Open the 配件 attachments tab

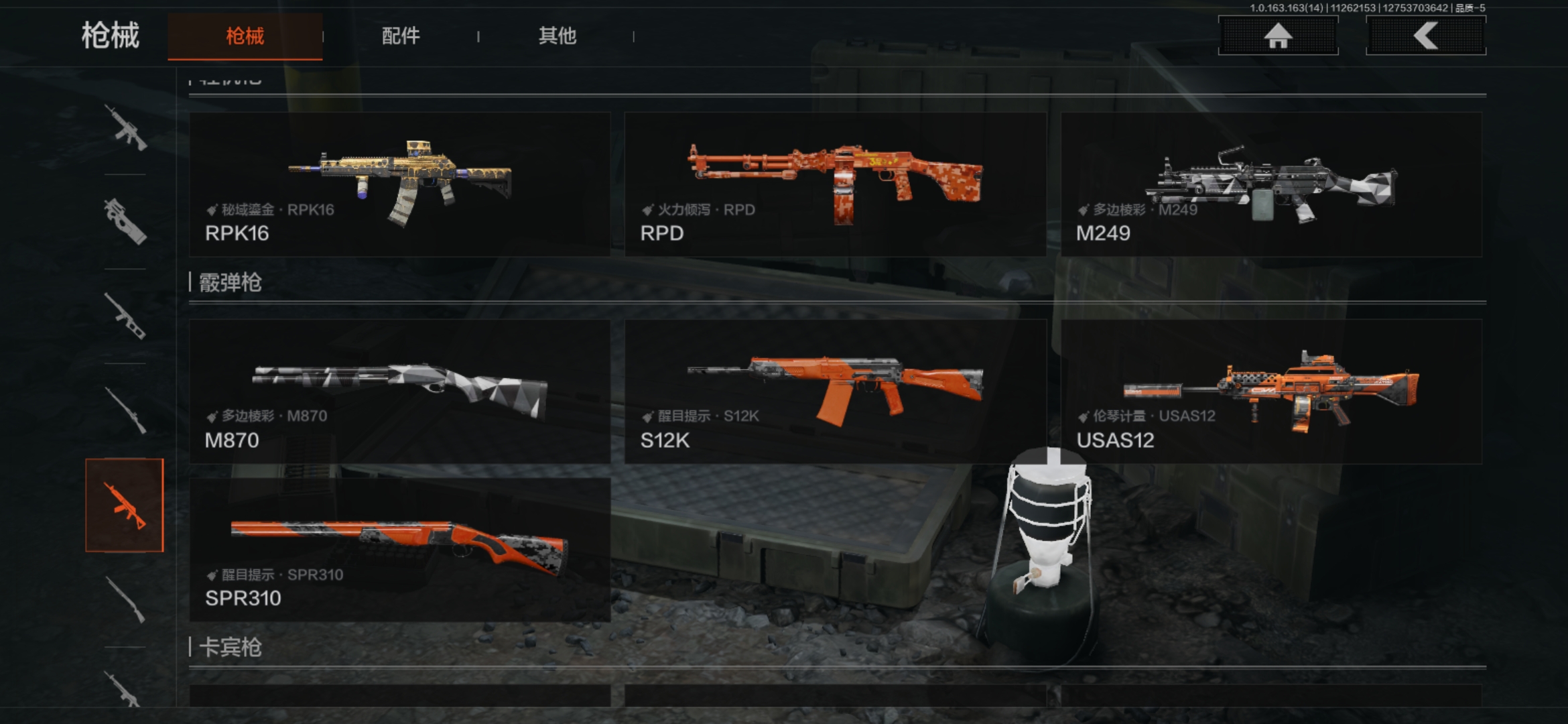tap(401, 36)
